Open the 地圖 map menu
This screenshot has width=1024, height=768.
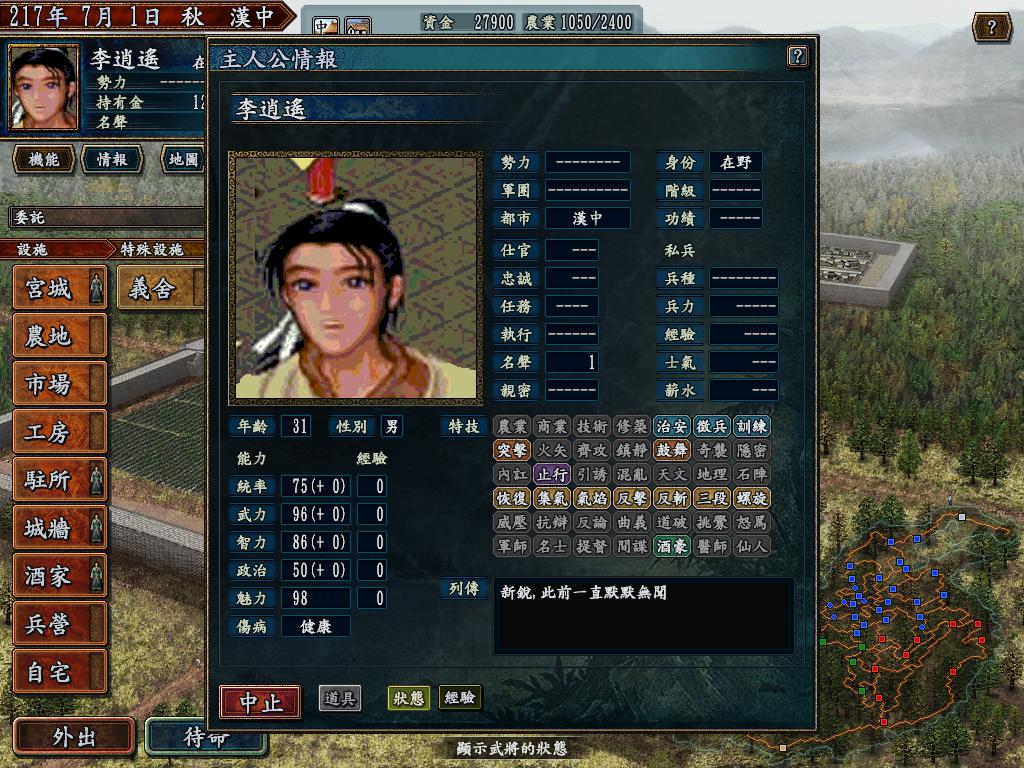click(x=184, y=159)
